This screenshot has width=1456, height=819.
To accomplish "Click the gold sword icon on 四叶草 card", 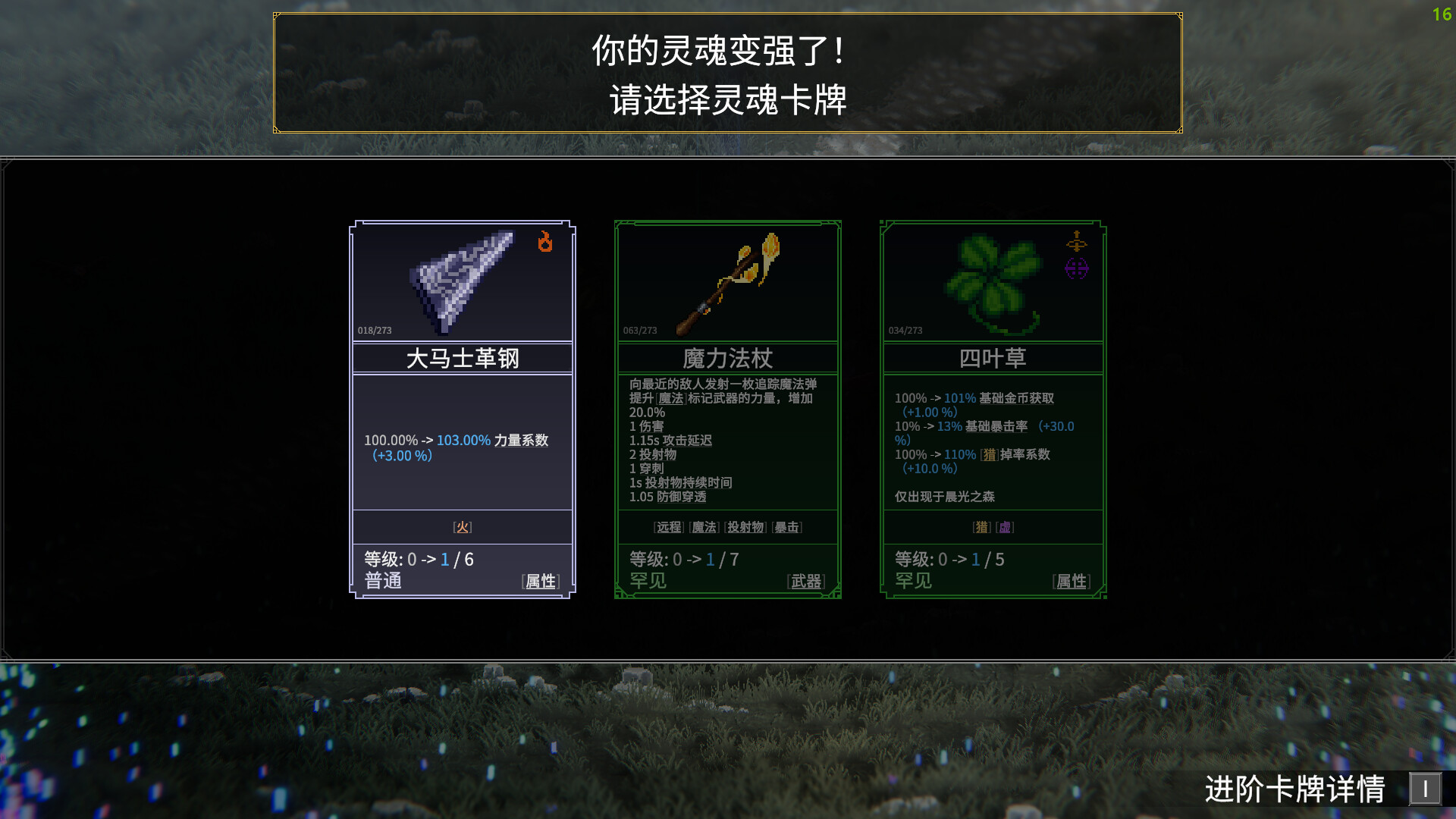I will pyautogui.click(x=1077, y=243).
